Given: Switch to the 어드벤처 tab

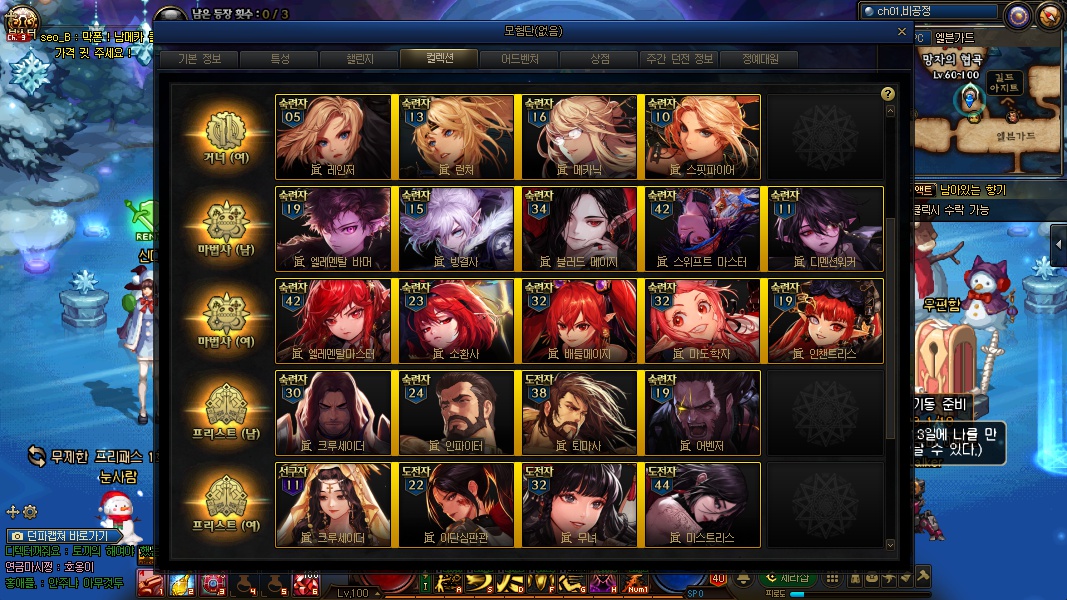Looking at the screenshot, I should (519, 59).
